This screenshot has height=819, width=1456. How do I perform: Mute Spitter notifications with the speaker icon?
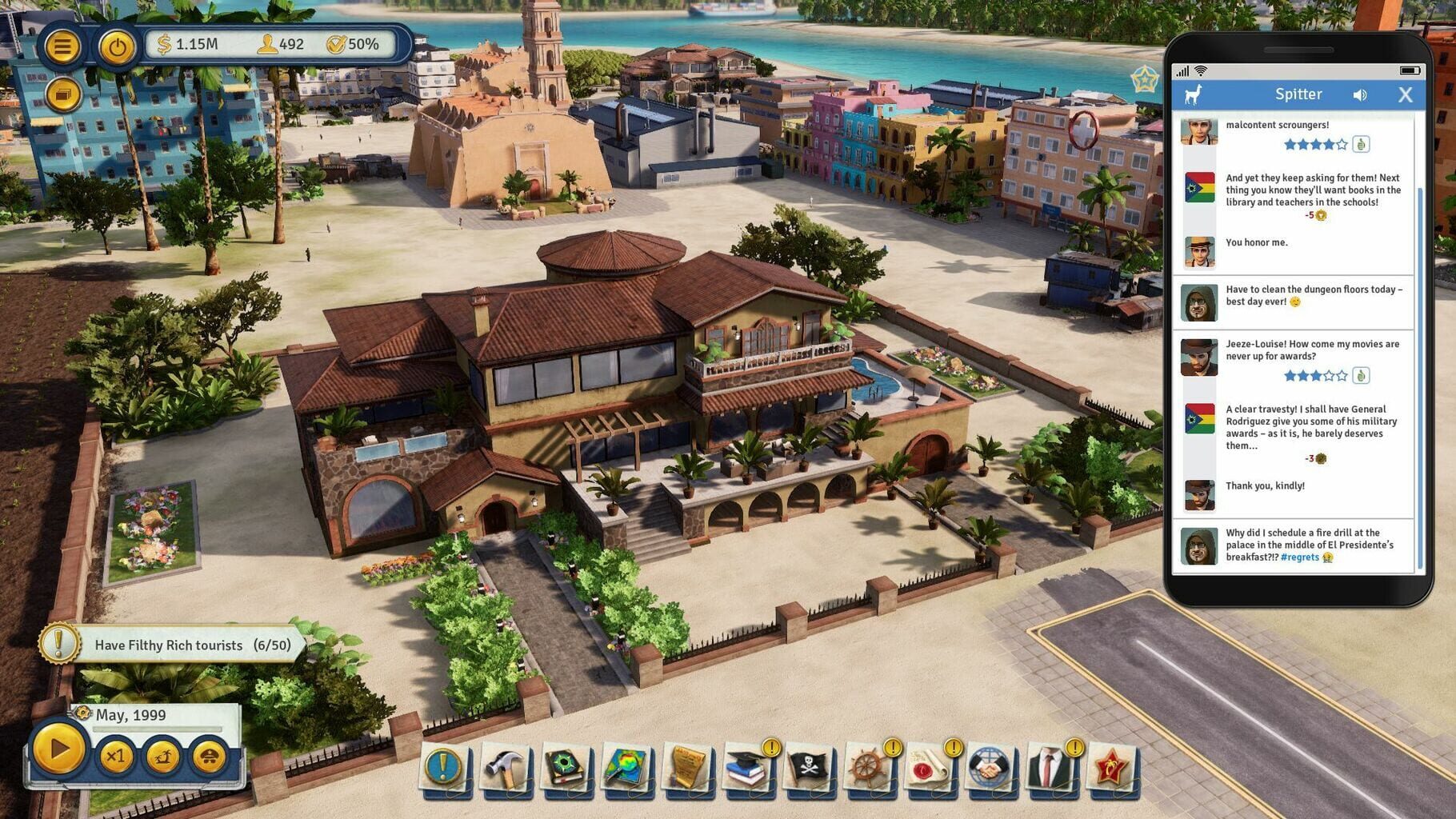1358,94
